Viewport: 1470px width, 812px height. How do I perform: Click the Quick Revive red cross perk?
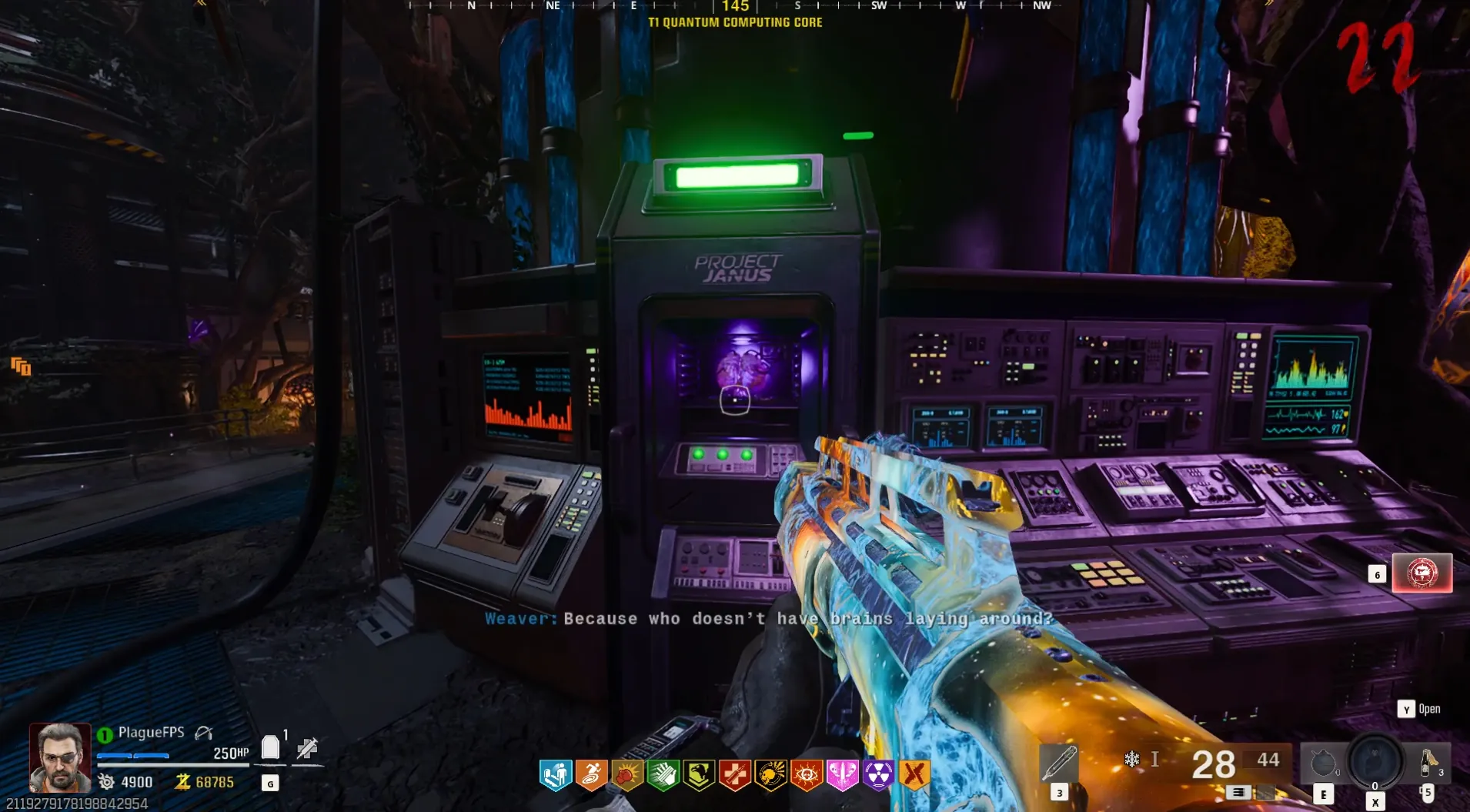point(735,775)
